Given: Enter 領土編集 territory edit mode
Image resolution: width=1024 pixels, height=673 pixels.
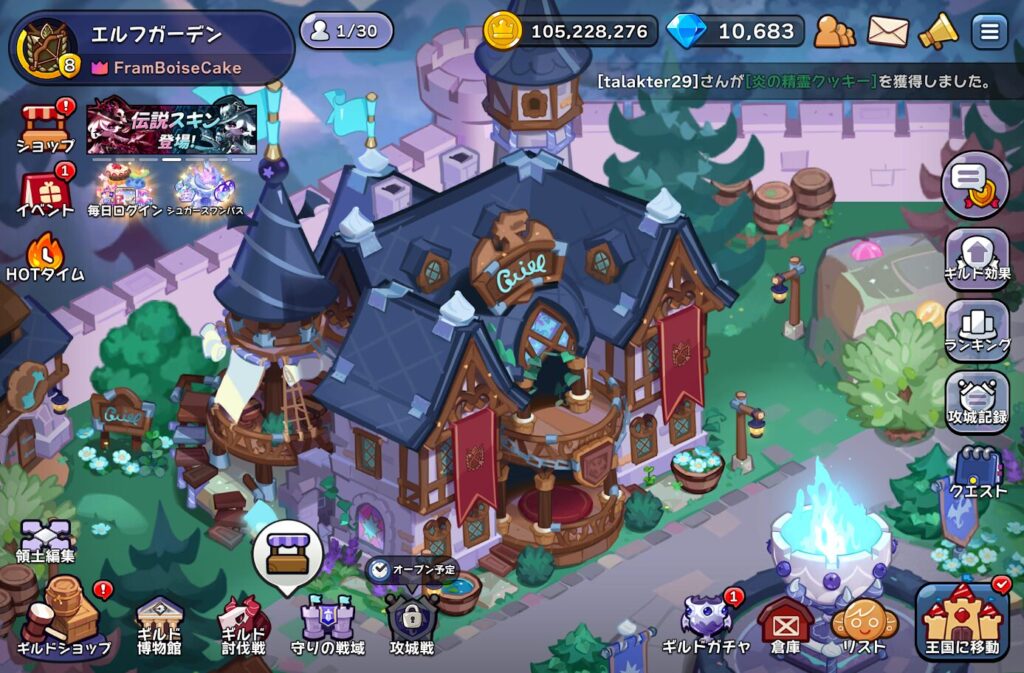Looking at the screenshot, I should (x=45, y=541).
